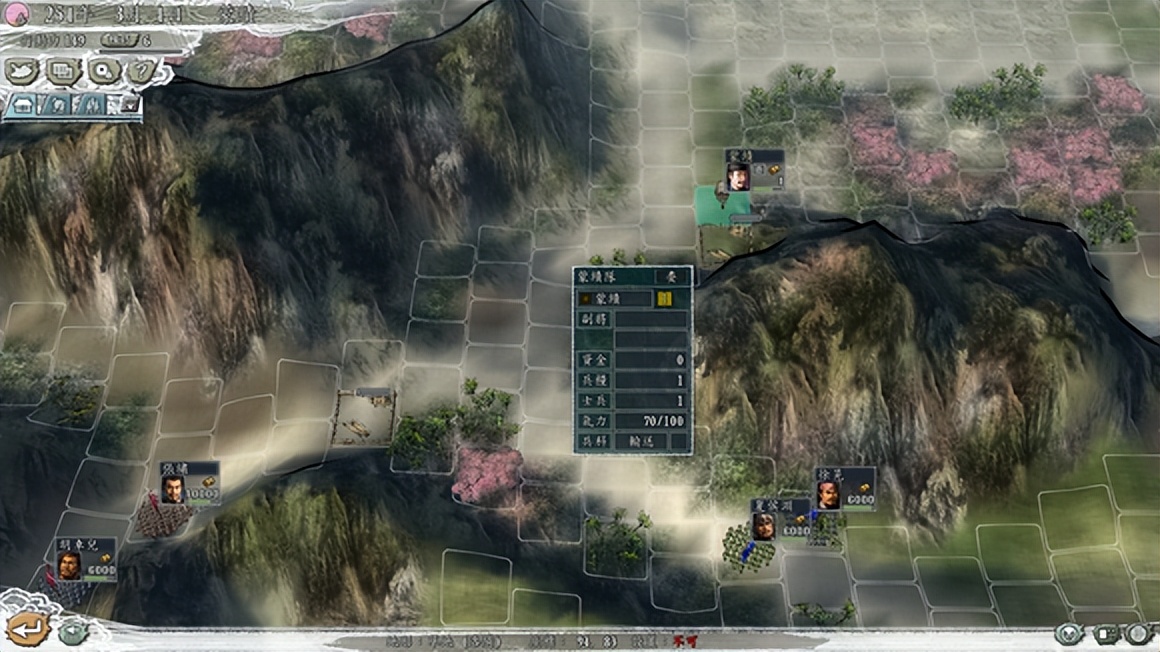Click the back arrow button
The width and height of the screenshot is (1160, 652).
[x=28, y=628]
